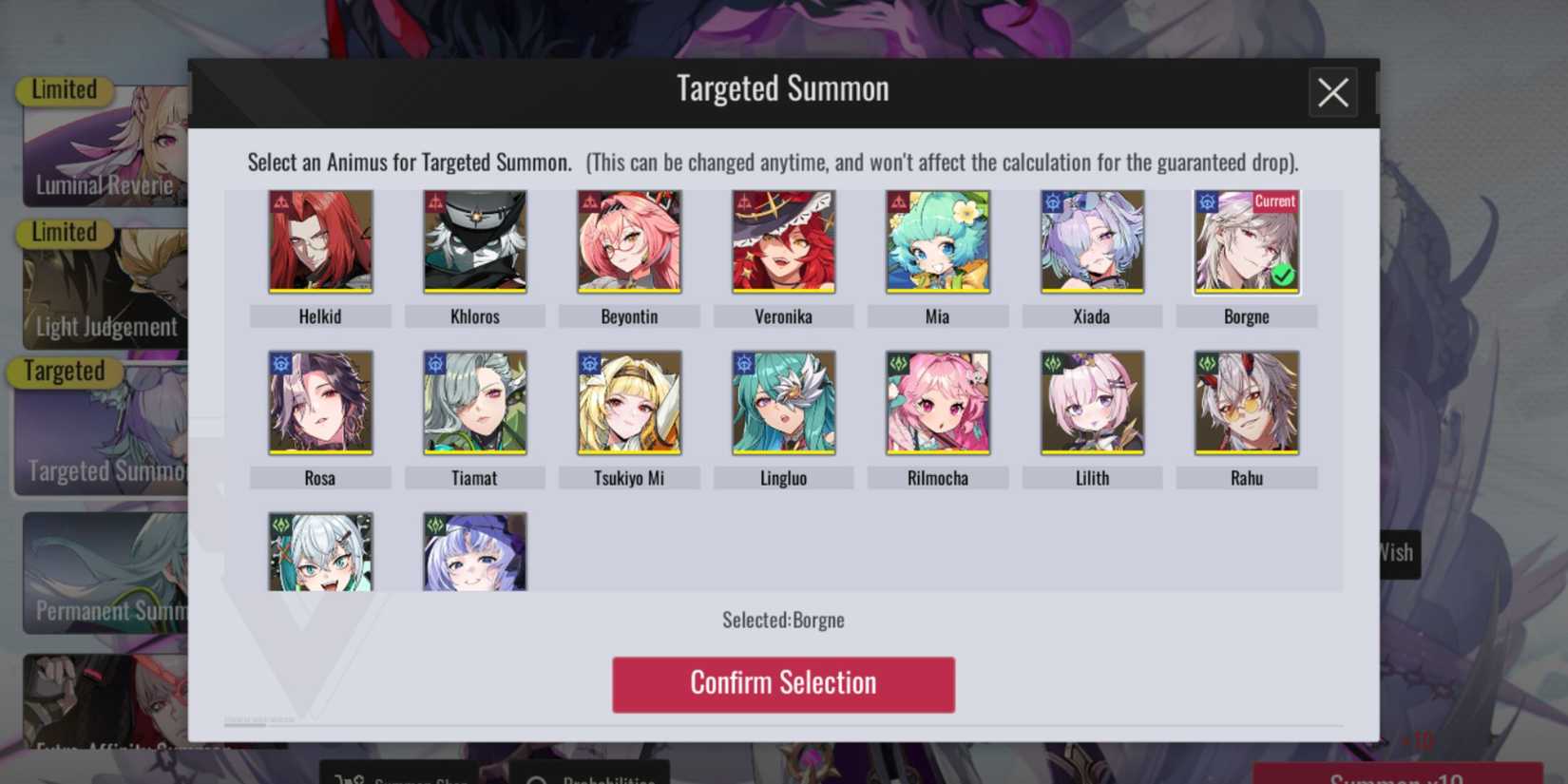Click the Current badge on Borgne's portrait
This screenshot has height=784, width=1568.
pos(1273,201)
